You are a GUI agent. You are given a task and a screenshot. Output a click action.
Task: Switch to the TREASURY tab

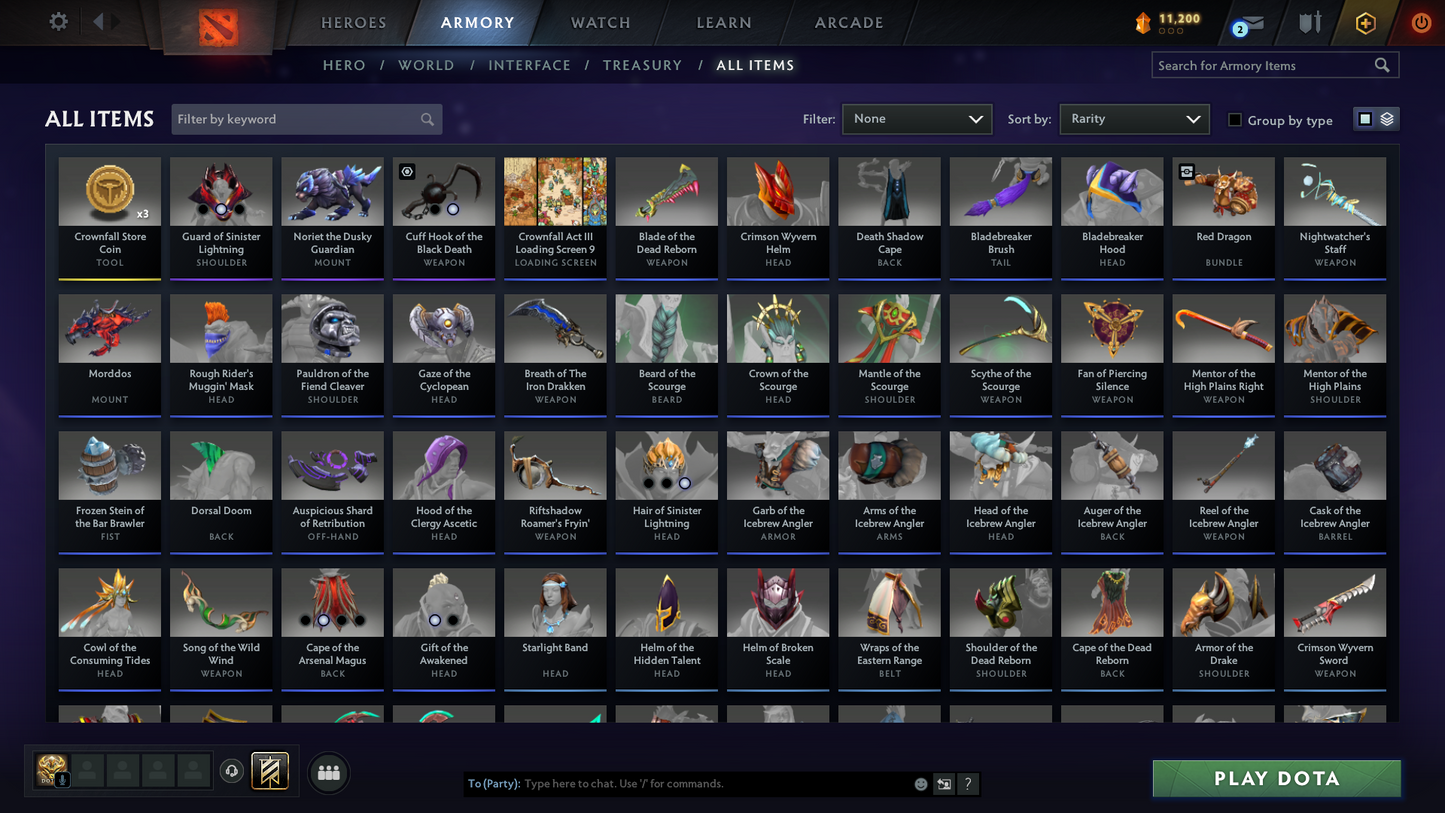(x=642, y=65)
